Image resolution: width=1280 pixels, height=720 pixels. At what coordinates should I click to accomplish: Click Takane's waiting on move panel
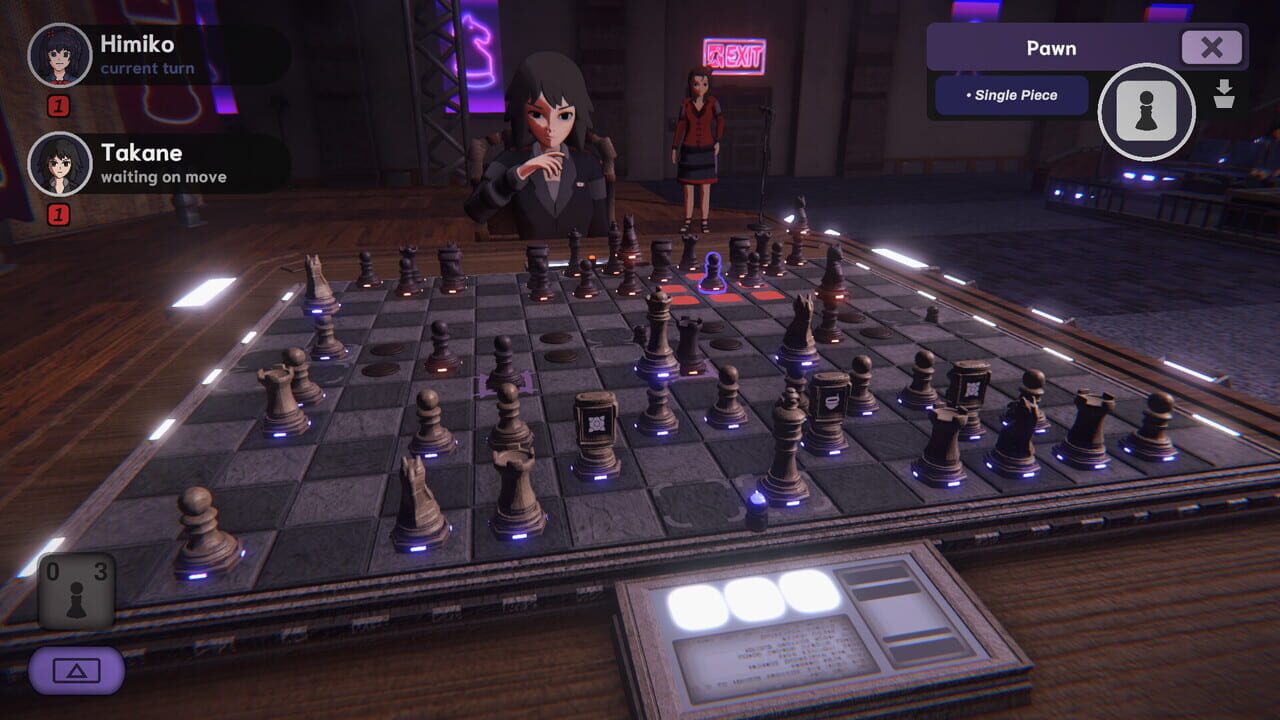click(160, 163)
